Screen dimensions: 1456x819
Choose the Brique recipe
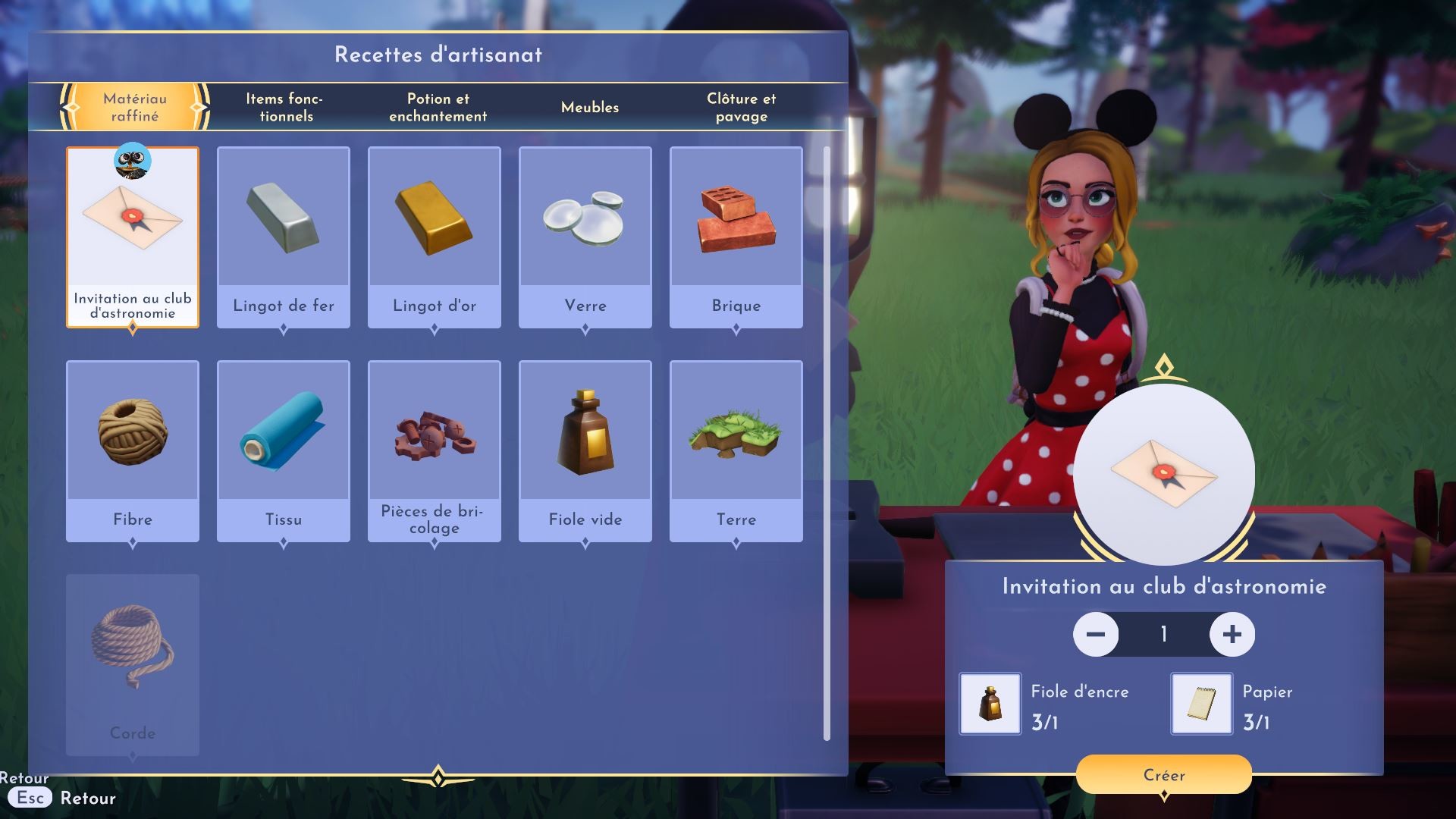pyautogui.click(x=736, y=237)
